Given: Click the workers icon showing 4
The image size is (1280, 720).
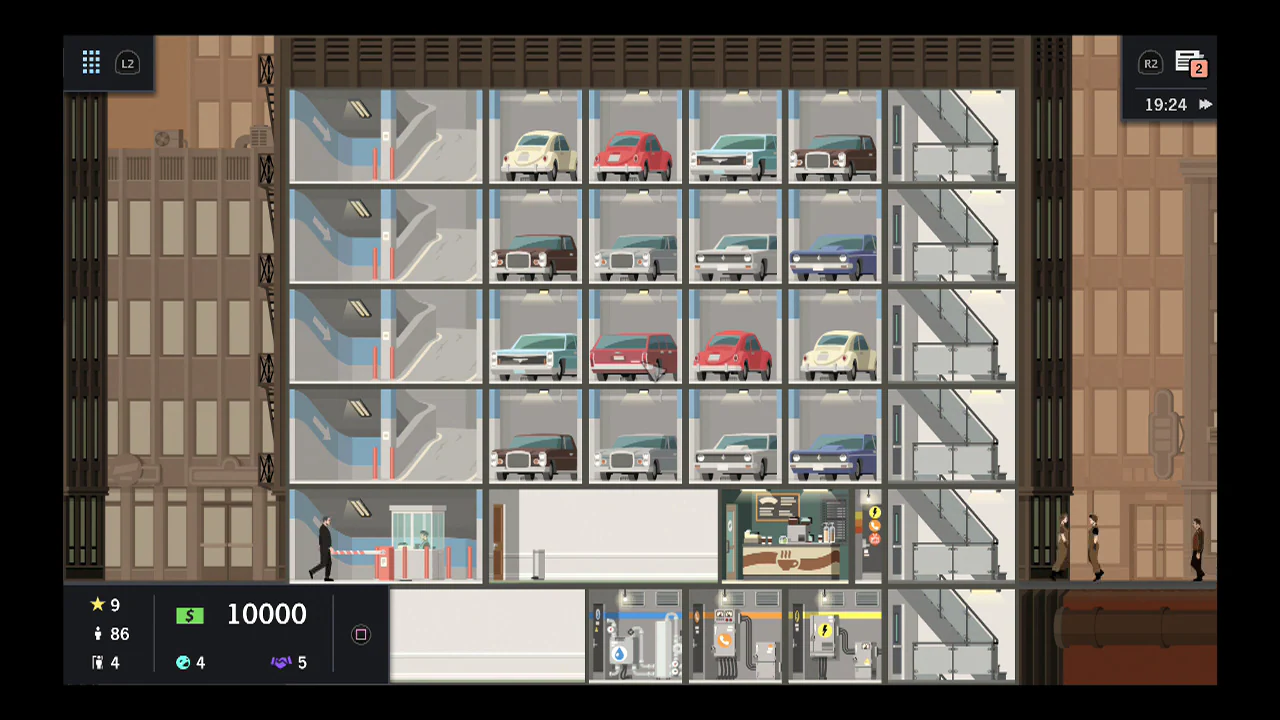Looking at the screenshot, I should click(x=97, y=662).
